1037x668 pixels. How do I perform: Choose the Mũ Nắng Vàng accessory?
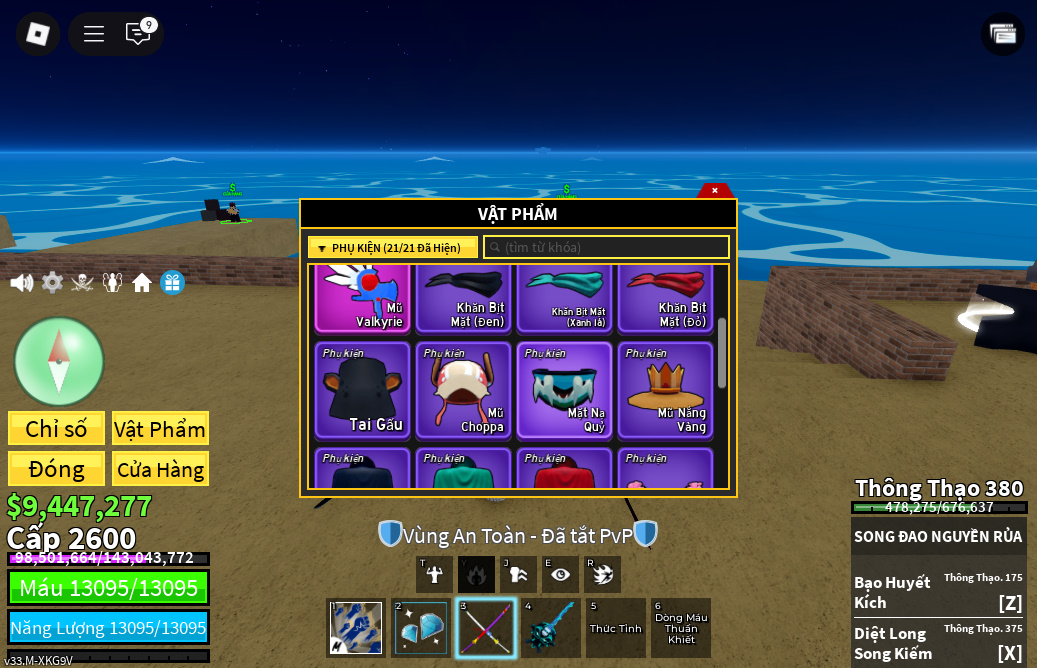[666, 391]
